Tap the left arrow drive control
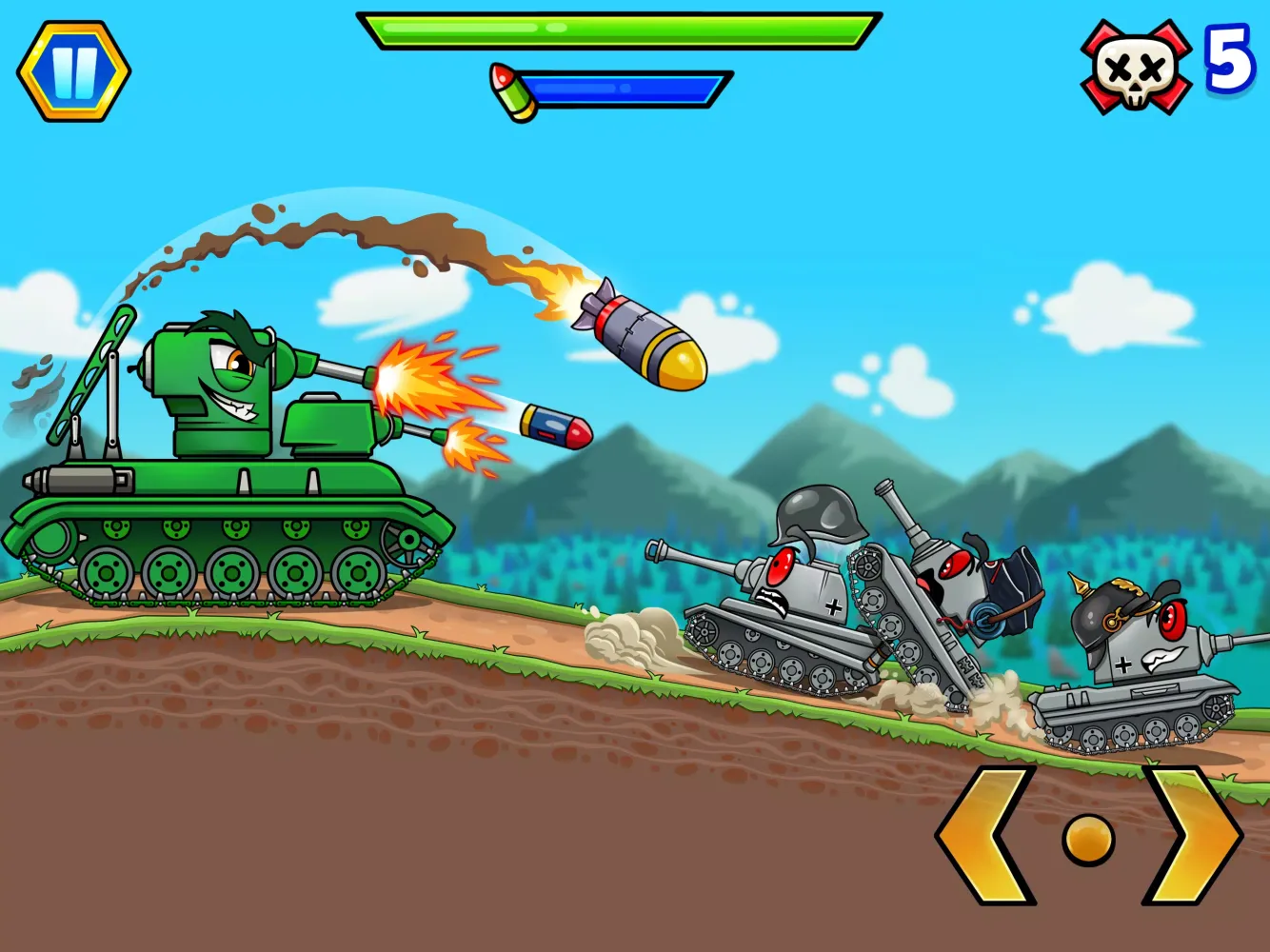The image size is (1270, 952). [x=985, y=835]
